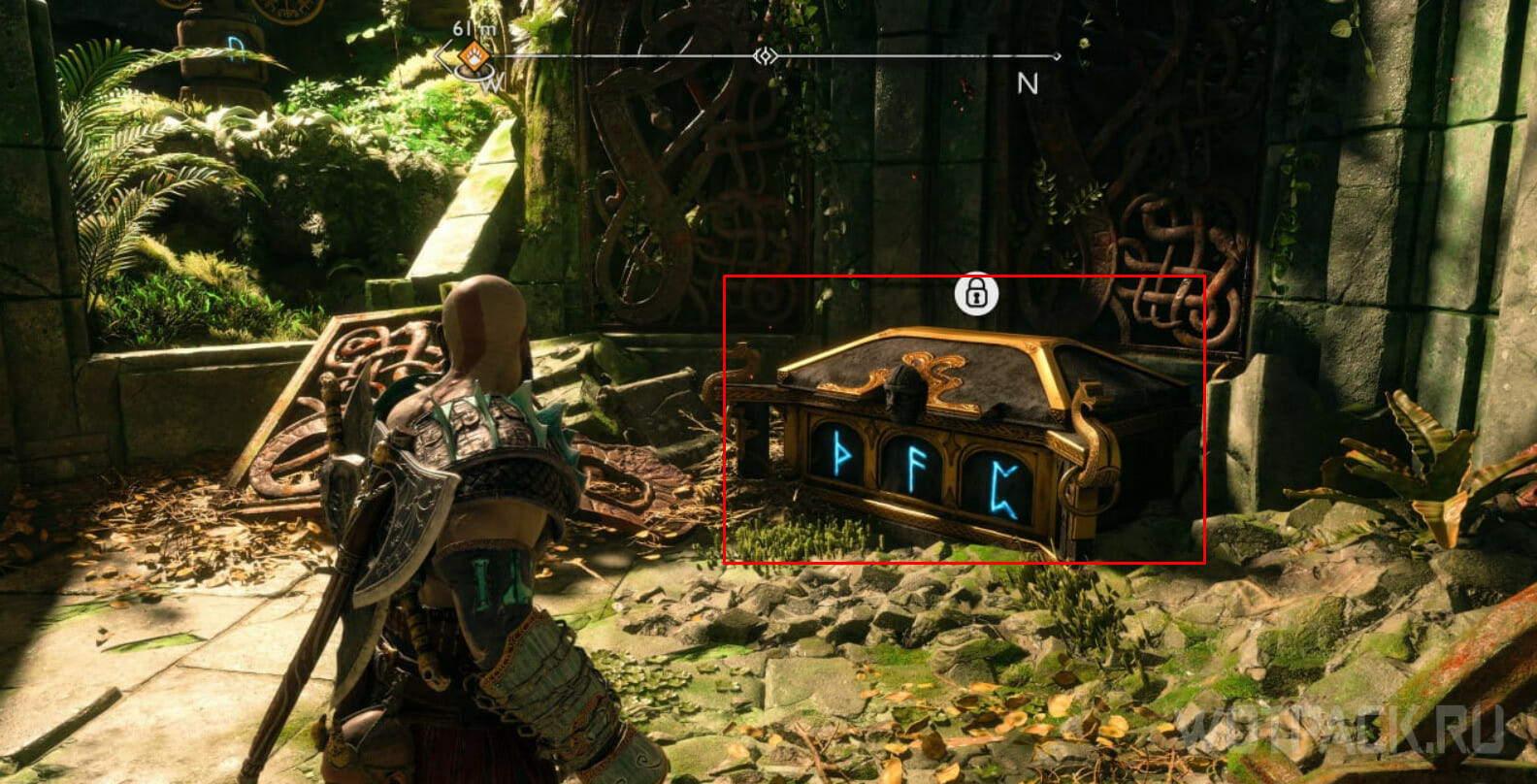Screen dimensions: 1537x784
Task: Click the orange paw quest marker on compass
Action: point(474,54)
